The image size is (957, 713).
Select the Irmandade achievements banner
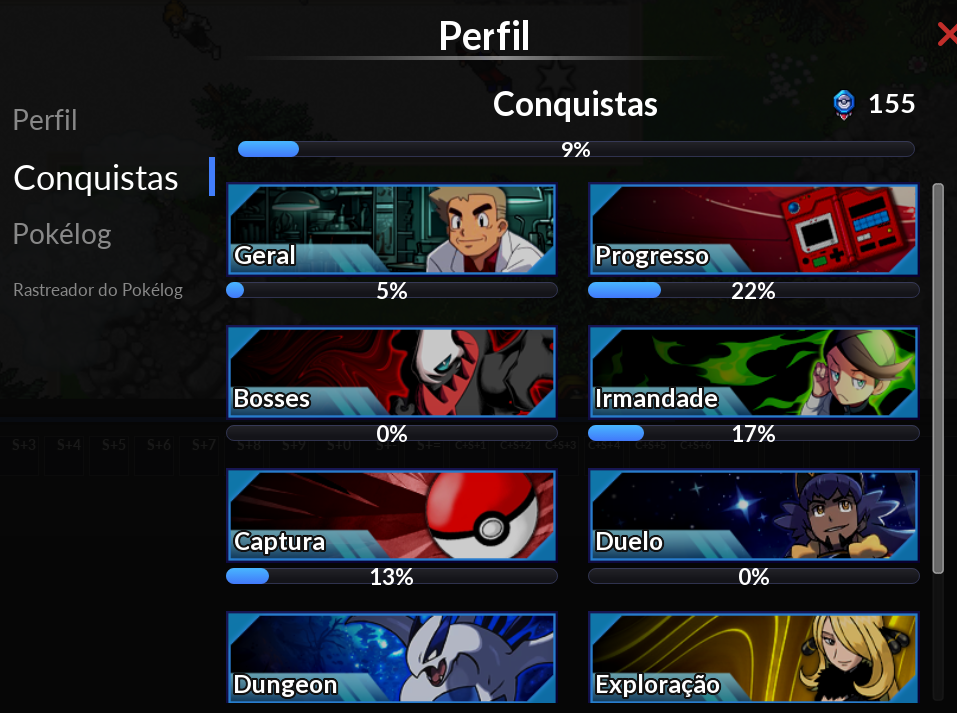pyautogui.click(x=753, y=372)
